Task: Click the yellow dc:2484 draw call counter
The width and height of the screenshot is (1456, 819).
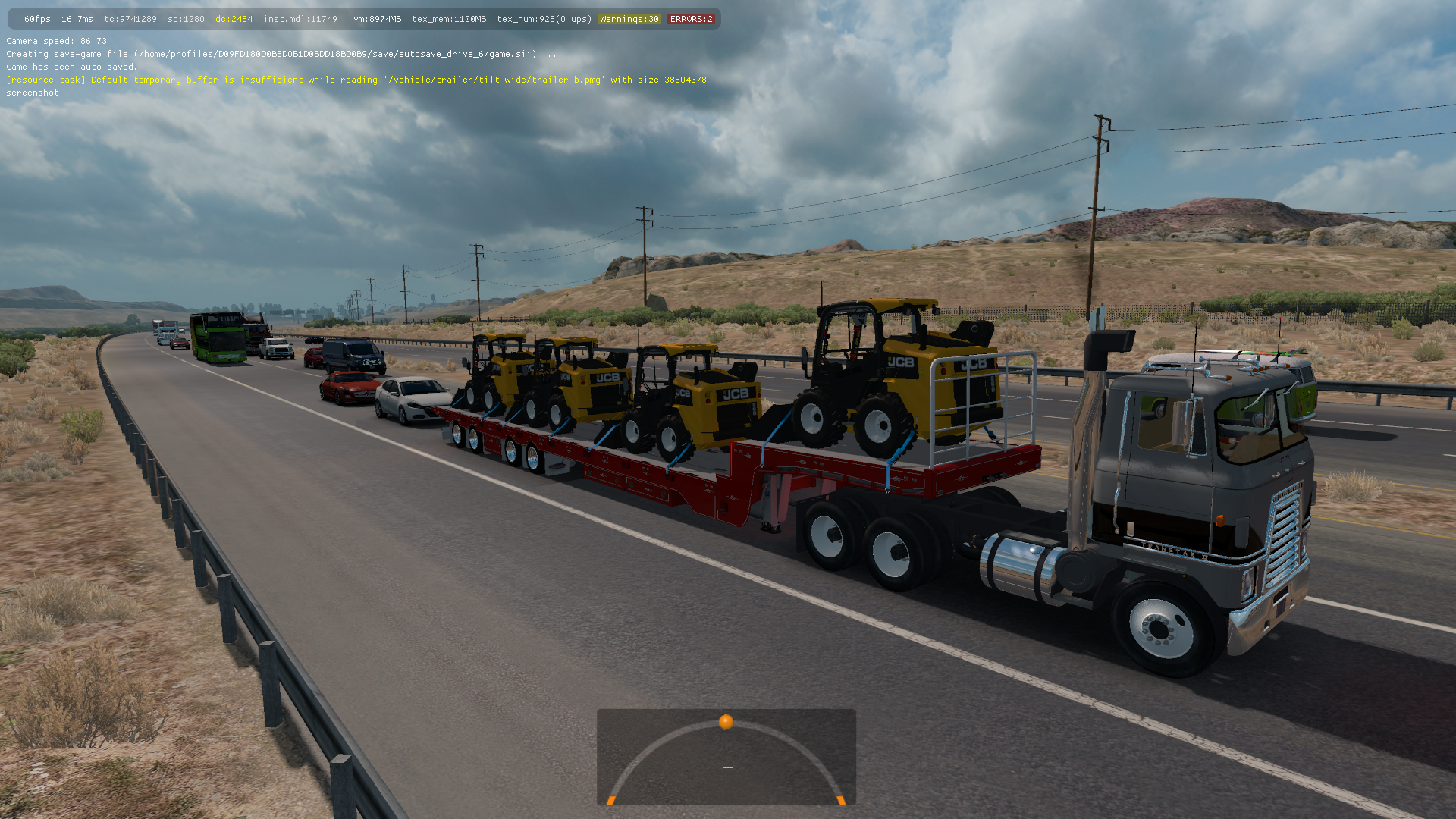Action: click(x=234, y=18)
